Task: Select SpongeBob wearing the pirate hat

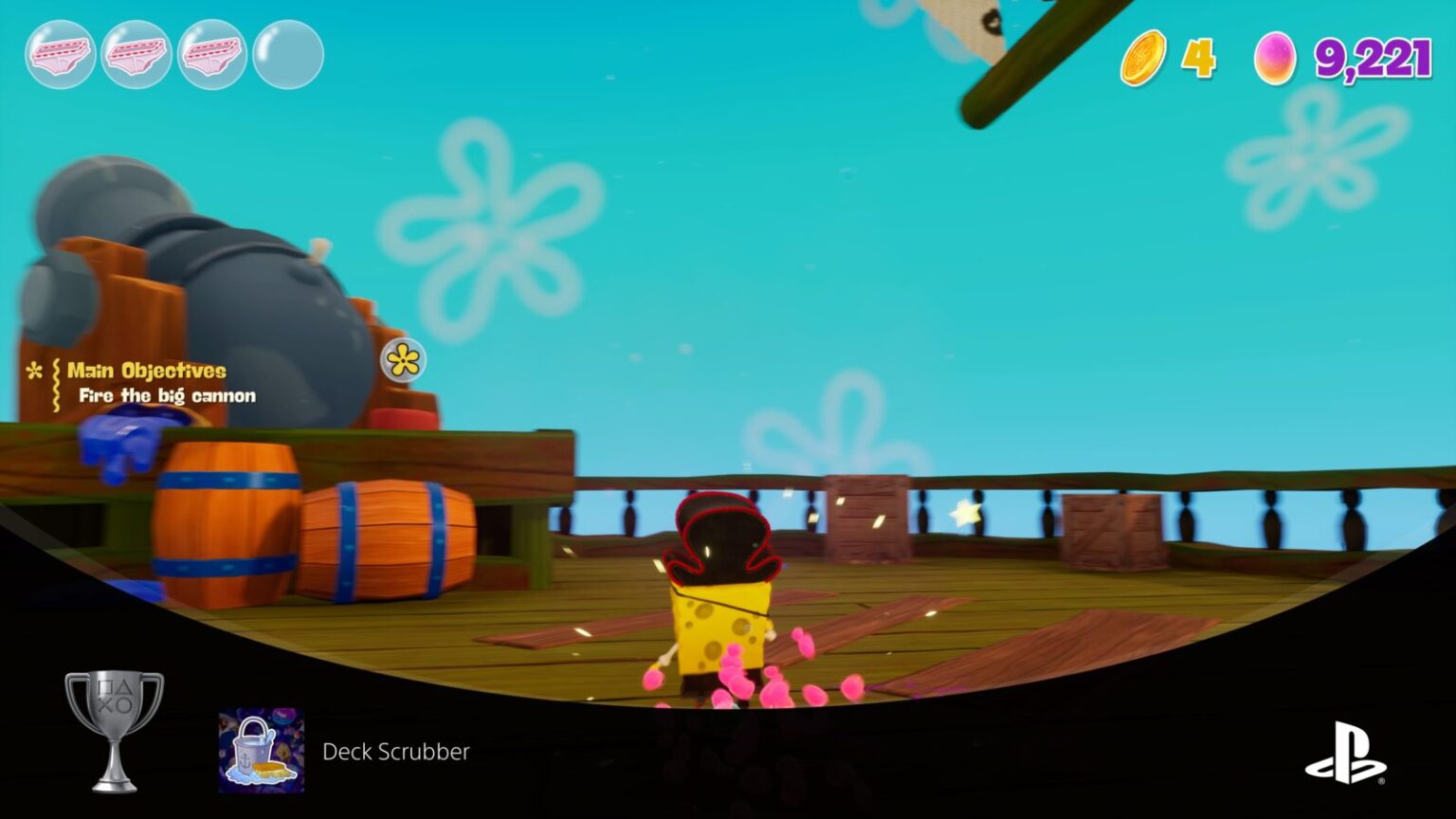Action: [x=719, y=588]
